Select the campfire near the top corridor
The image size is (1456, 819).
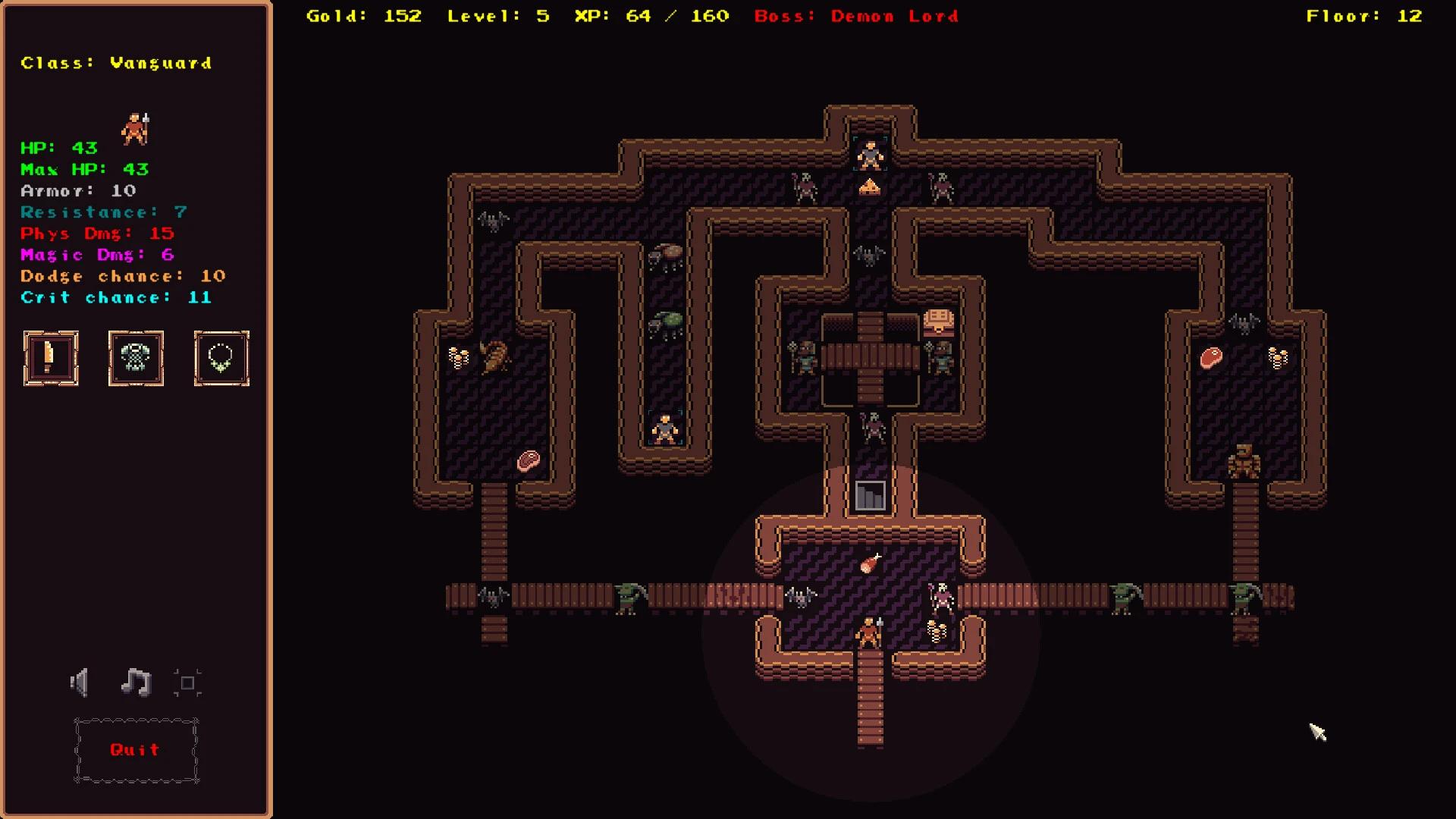click(x=871, y=186)
